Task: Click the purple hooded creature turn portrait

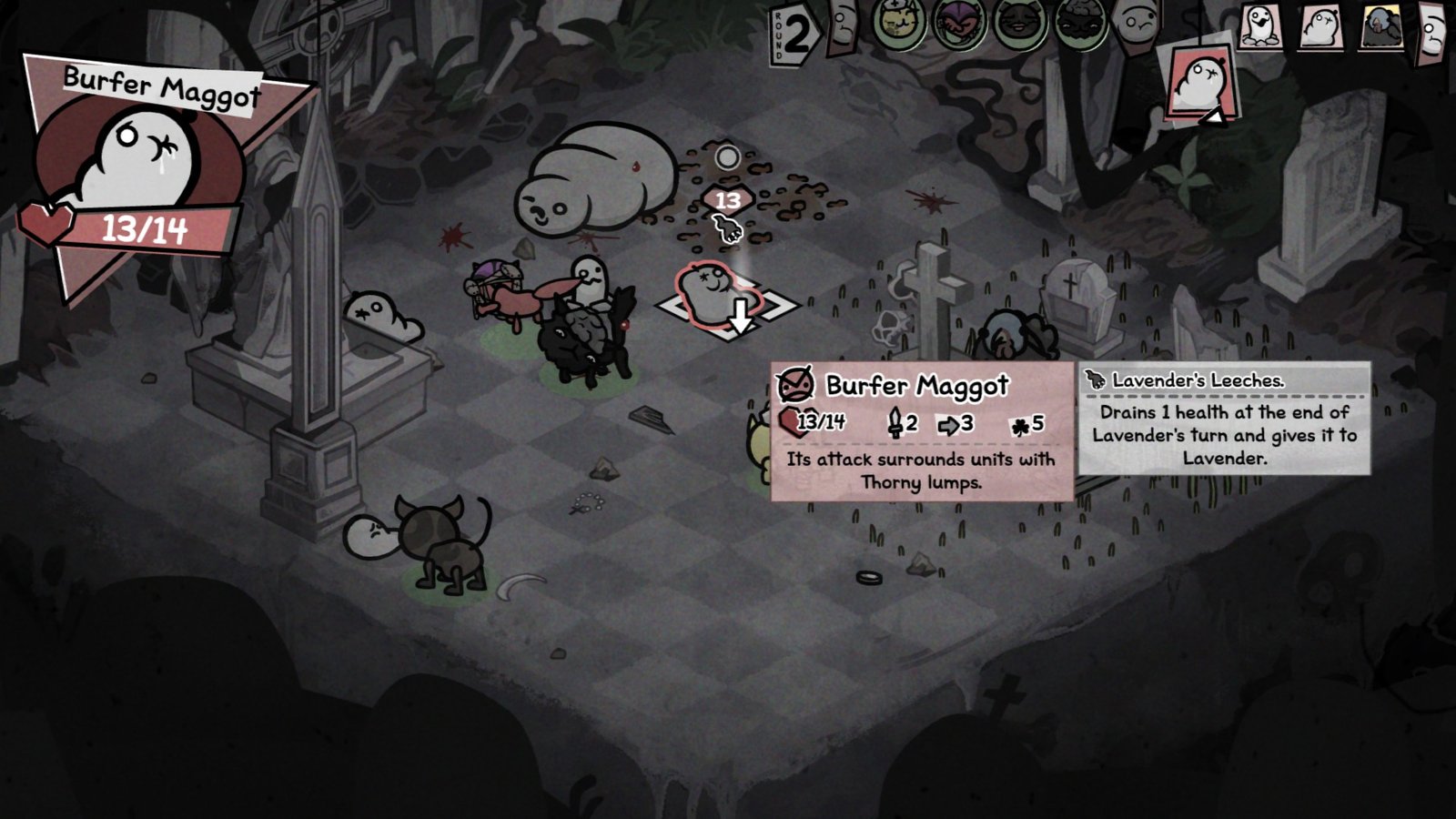Action: tap(957, 22)
